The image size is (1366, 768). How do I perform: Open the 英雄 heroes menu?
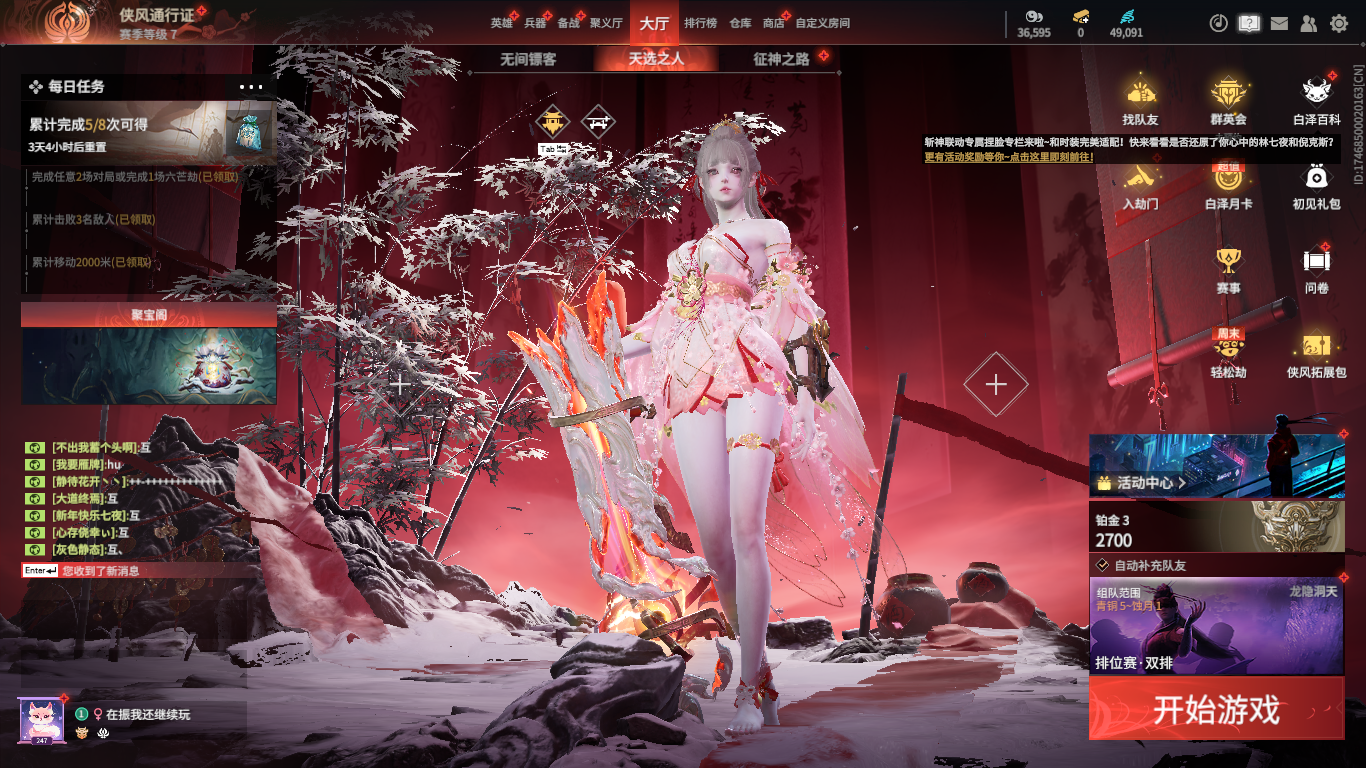point(501,23)
